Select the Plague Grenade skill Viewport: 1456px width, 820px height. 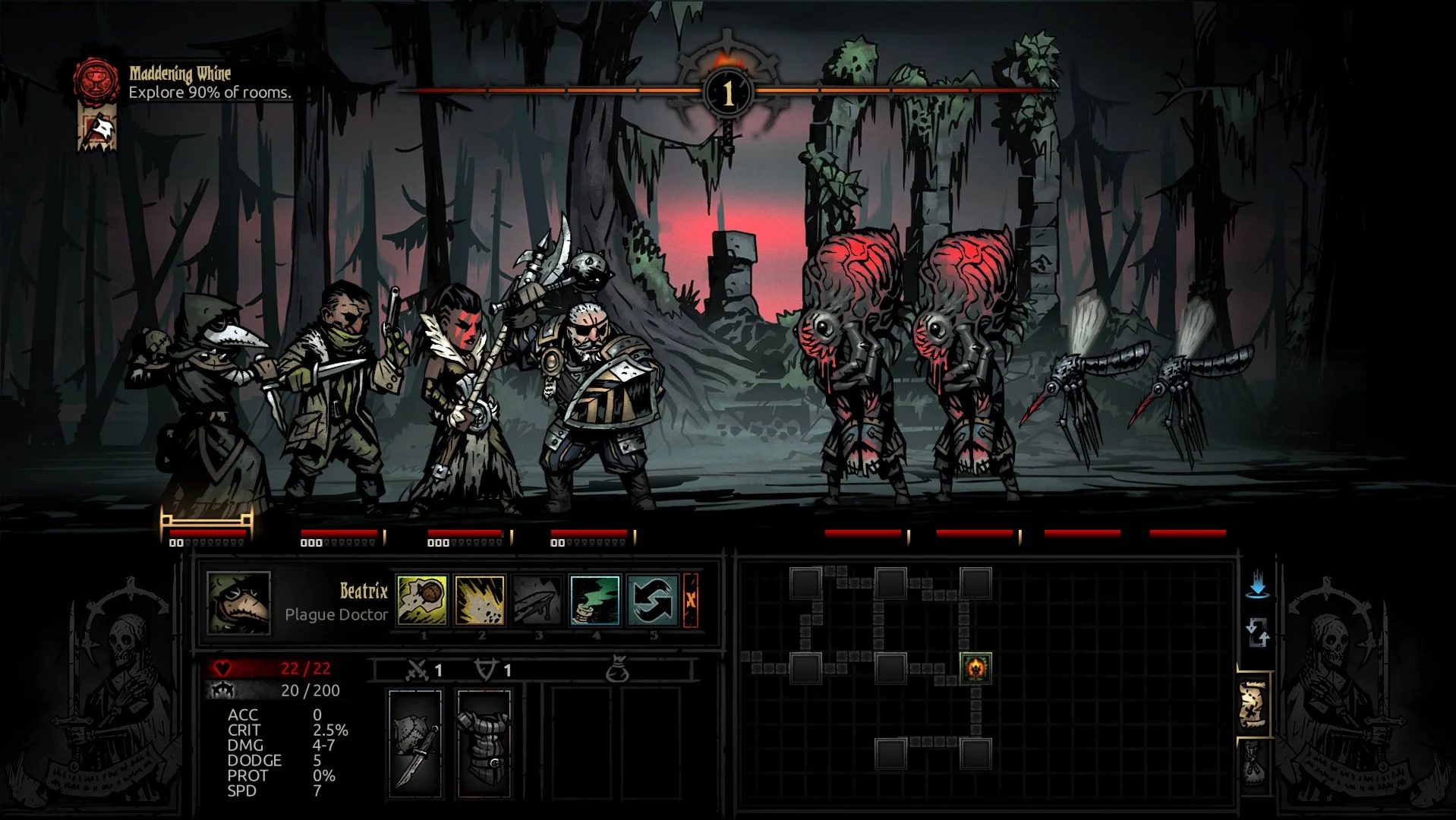tap(480, 600)
